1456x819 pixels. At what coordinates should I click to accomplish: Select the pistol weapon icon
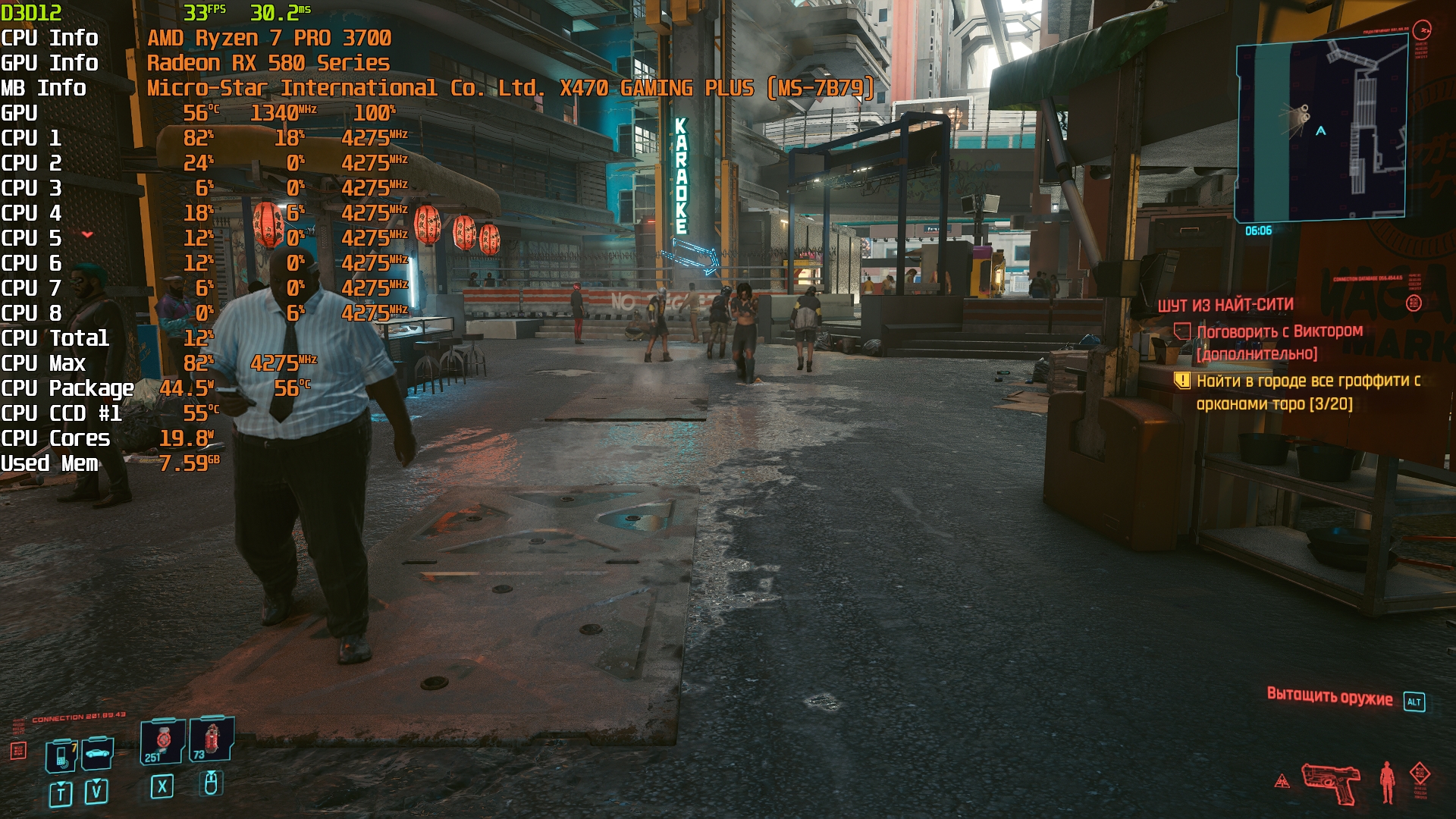click(1331, 783)
